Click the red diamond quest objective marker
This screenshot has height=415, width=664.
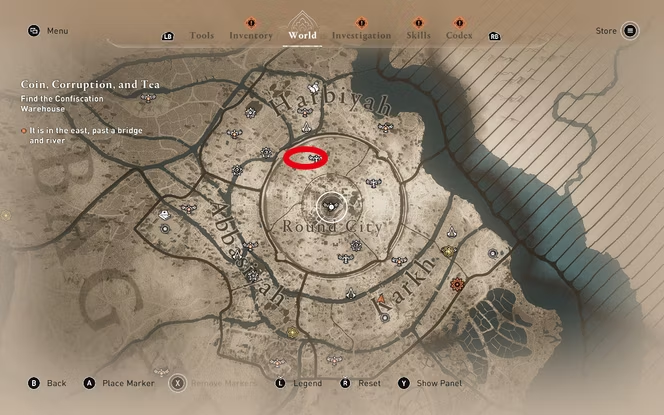point(457,284)
